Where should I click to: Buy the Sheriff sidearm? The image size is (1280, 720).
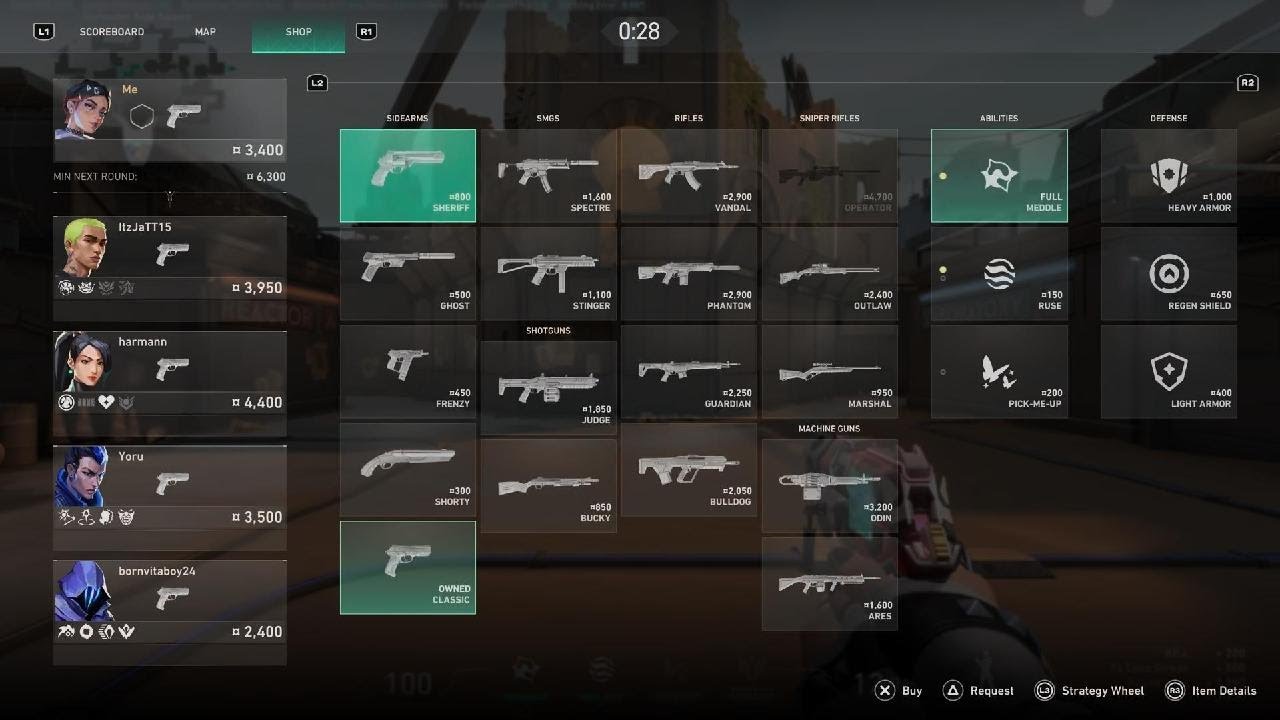tap(408, 175)
